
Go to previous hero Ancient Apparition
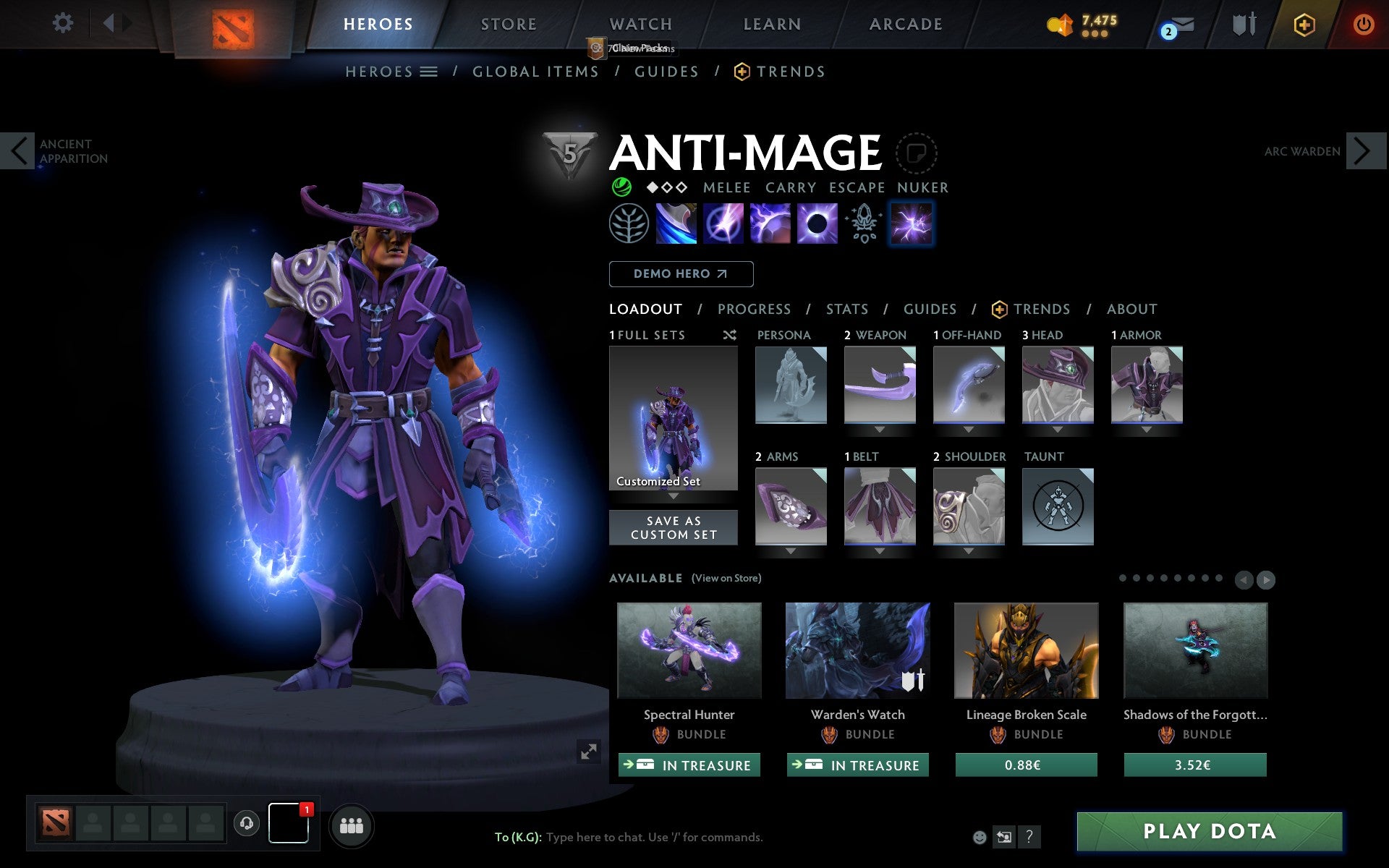point(19,151)
